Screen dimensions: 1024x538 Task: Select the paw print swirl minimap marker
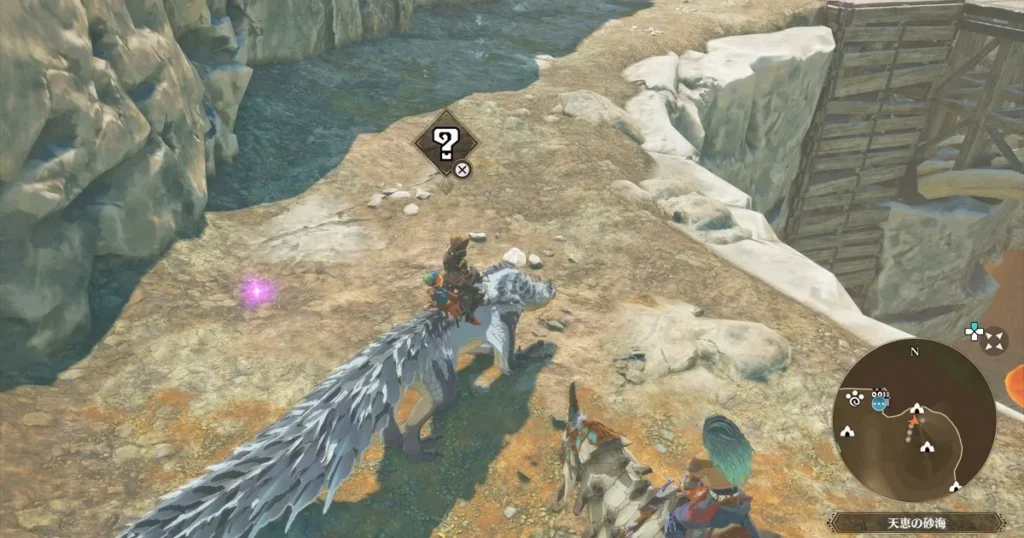tap(855, 397)
